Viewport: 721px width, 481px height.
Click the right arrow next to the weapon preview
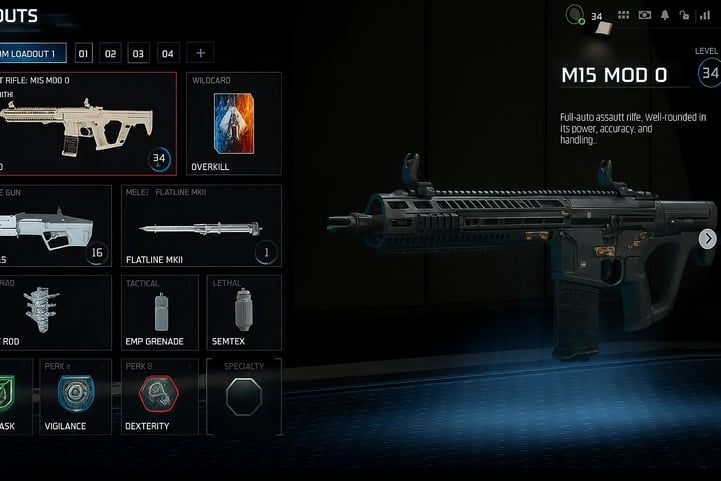click(x=707, y=238)
